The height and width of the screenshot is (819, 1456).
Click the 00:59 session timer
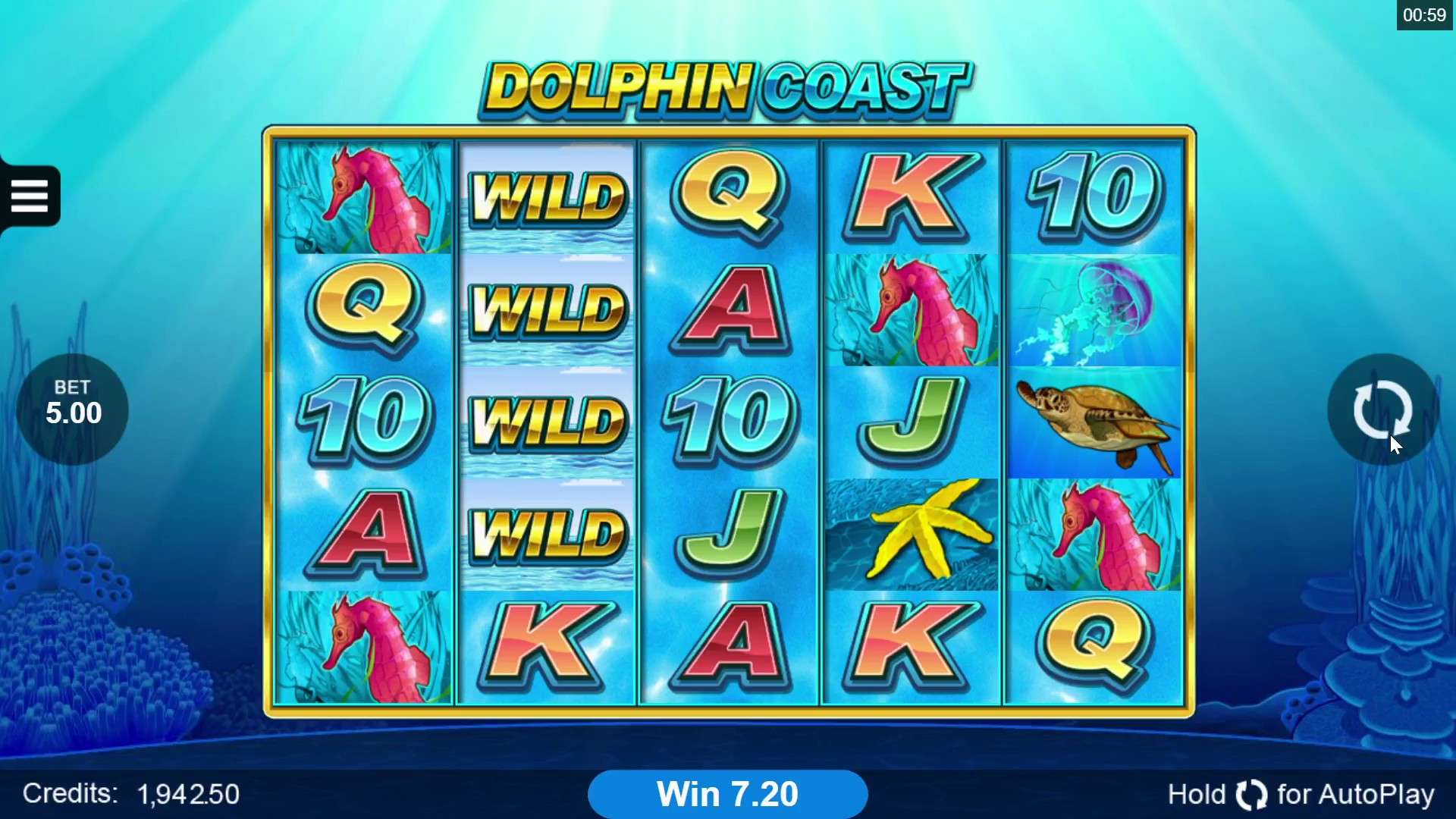[x=1426, y=14]
